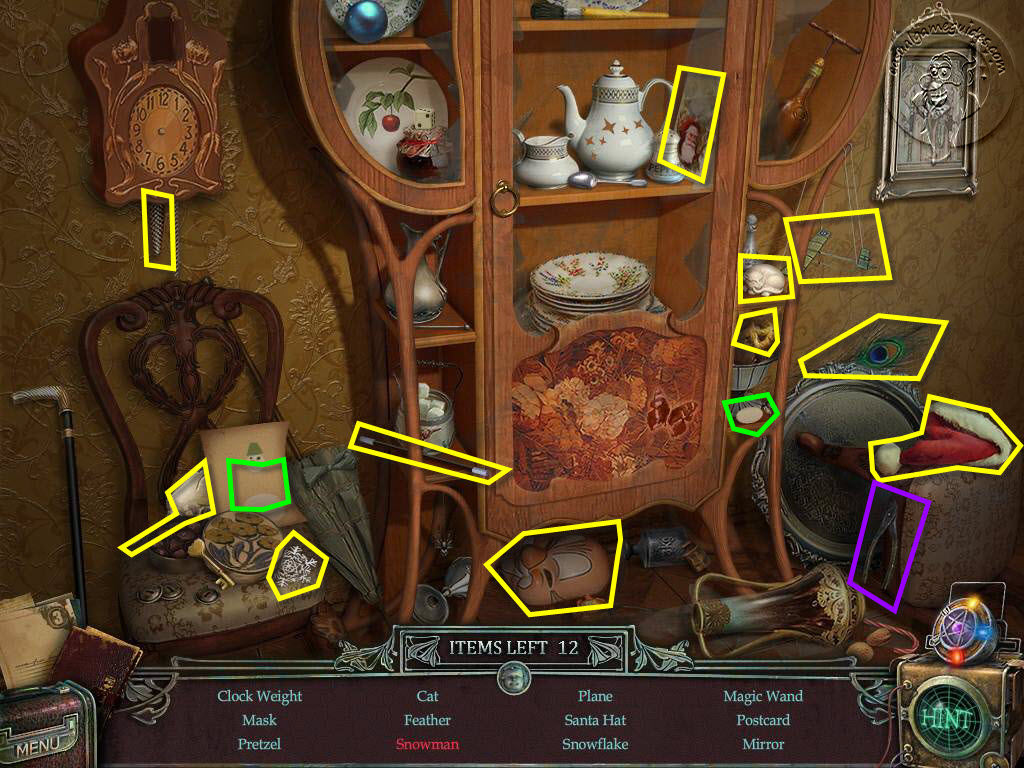Viewport: 1024px width, 768px height.
Task: Choose Plane from the item list
Action: (x=595, y=696)
